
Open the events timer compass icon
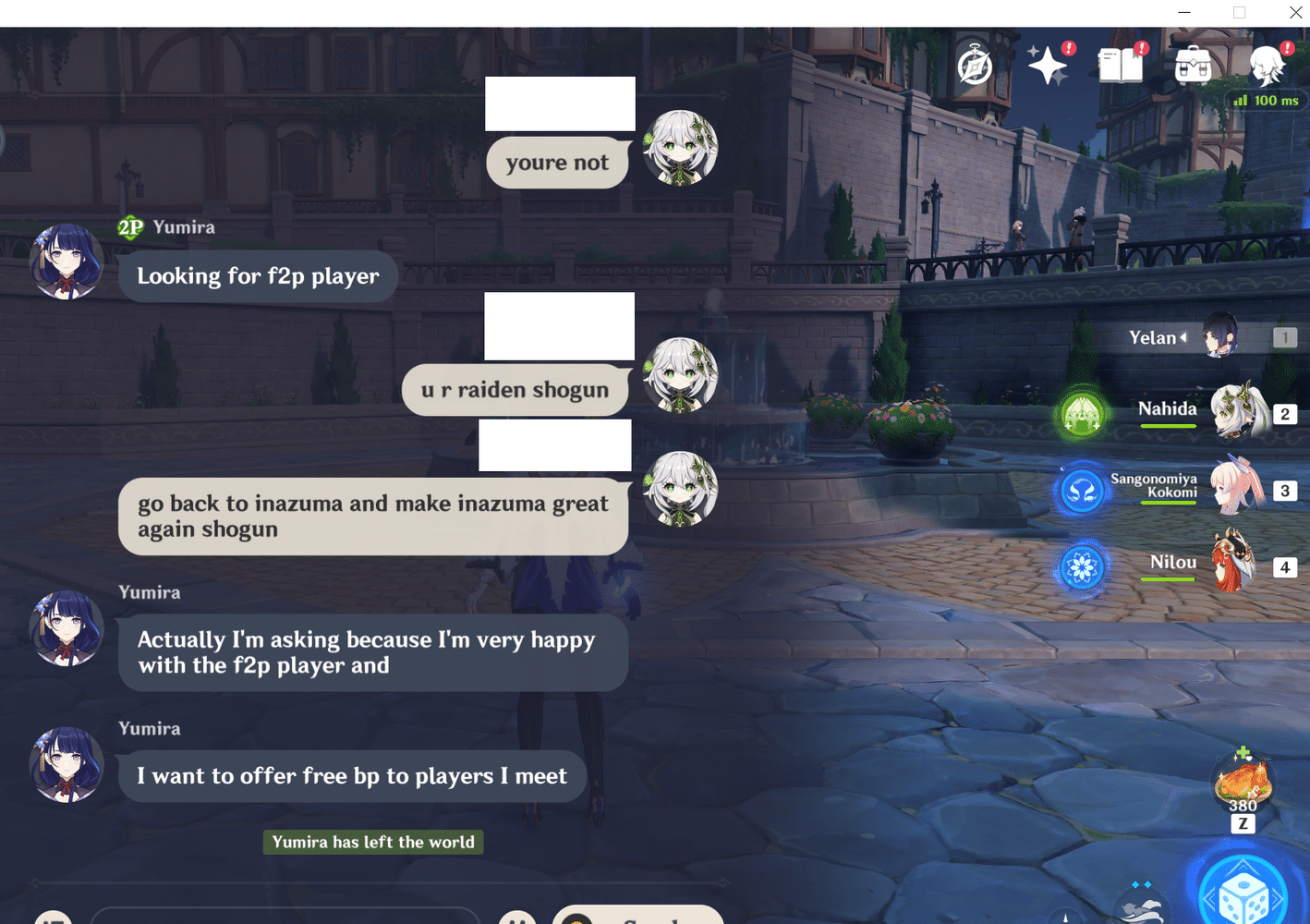click(974, 67)
